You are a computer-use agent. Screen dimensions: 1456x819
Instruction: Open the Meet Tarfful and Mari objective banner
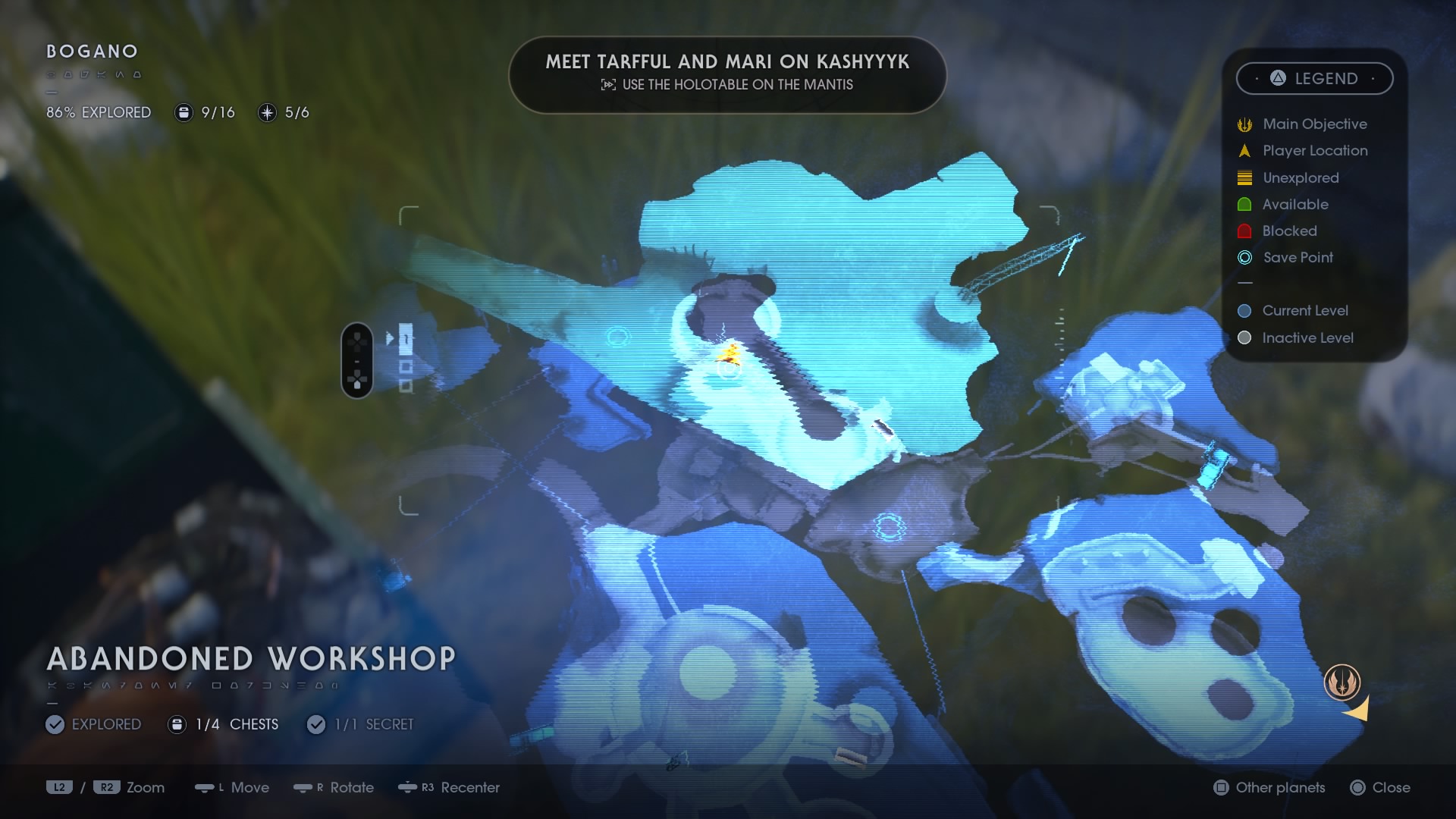coord(727,73)
